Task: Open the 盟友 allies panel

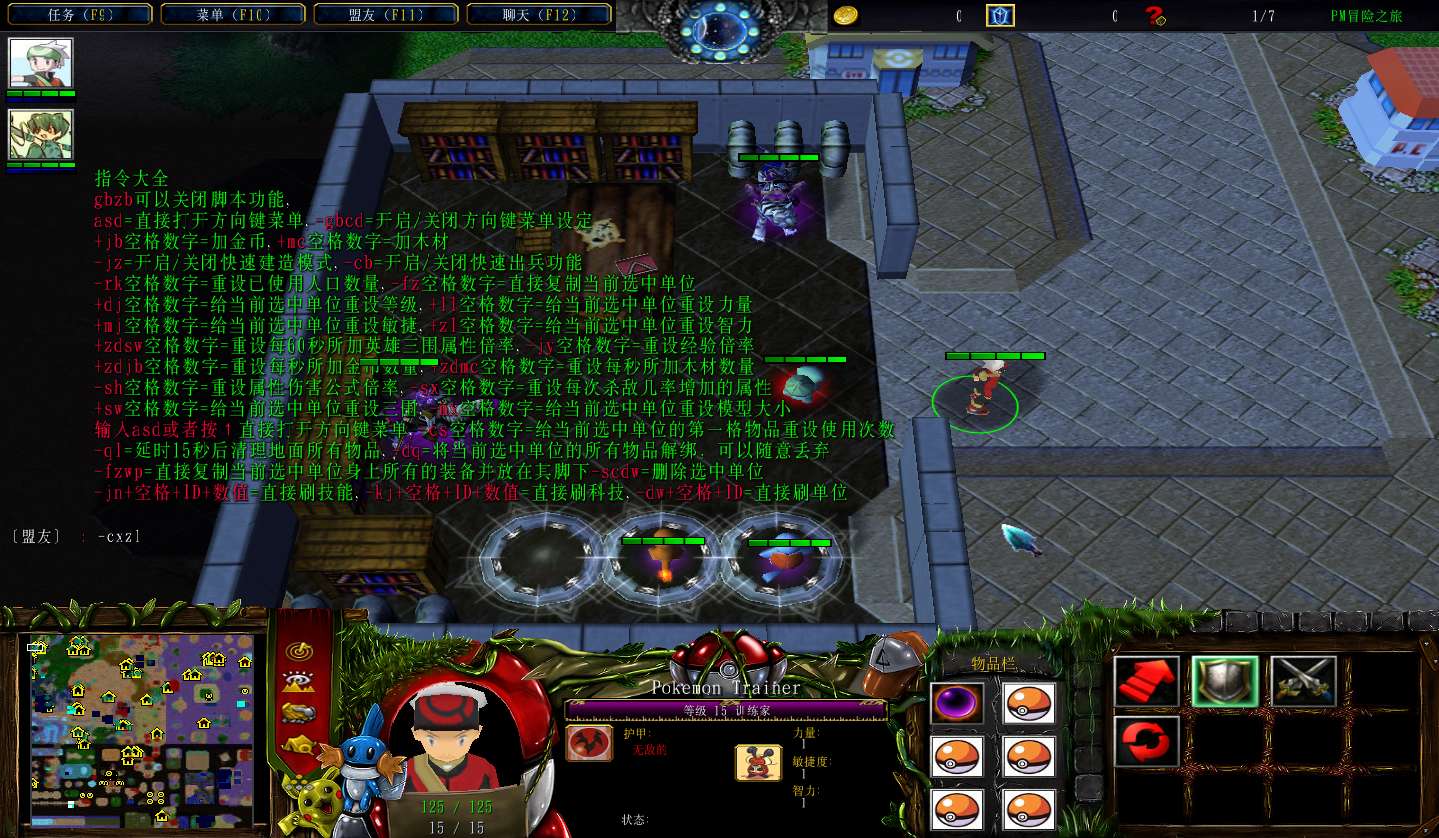Action: 385,15
